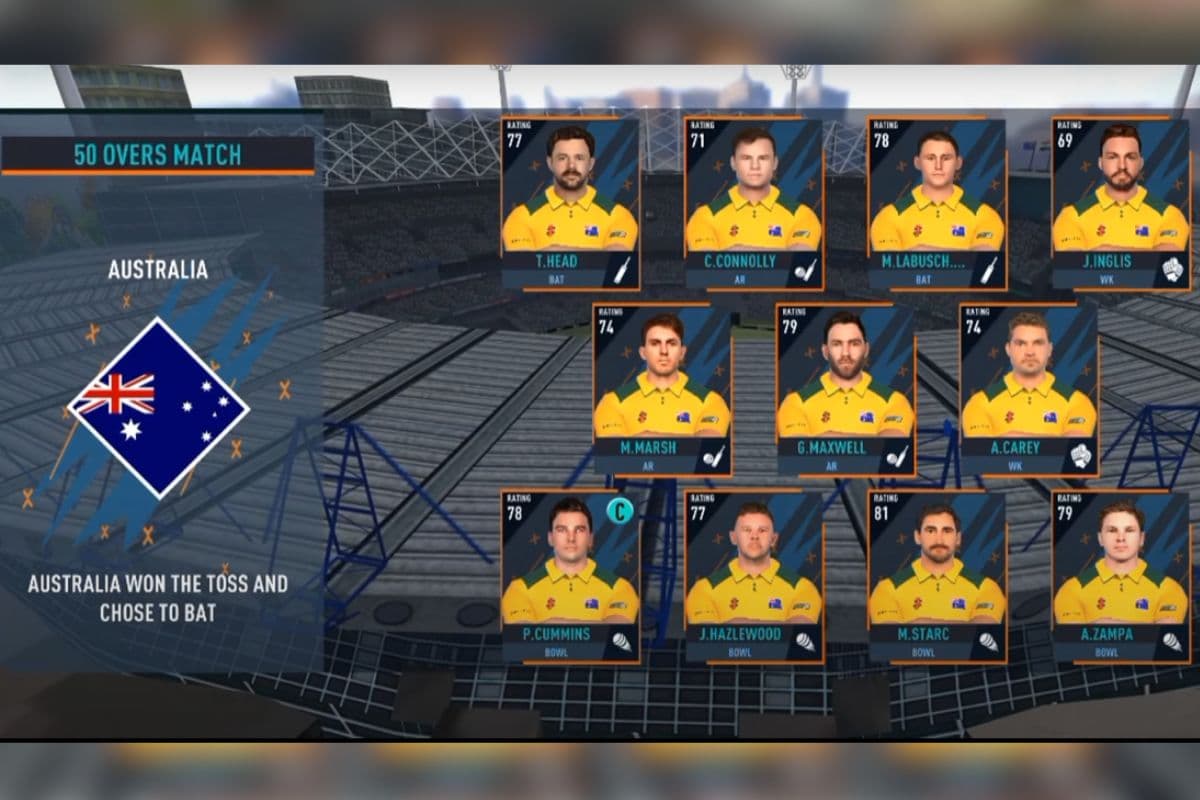Screen dimensions: 1200x800
Task: Select the J.Hazlewood bowler card
Action: (x=754, y=575)
